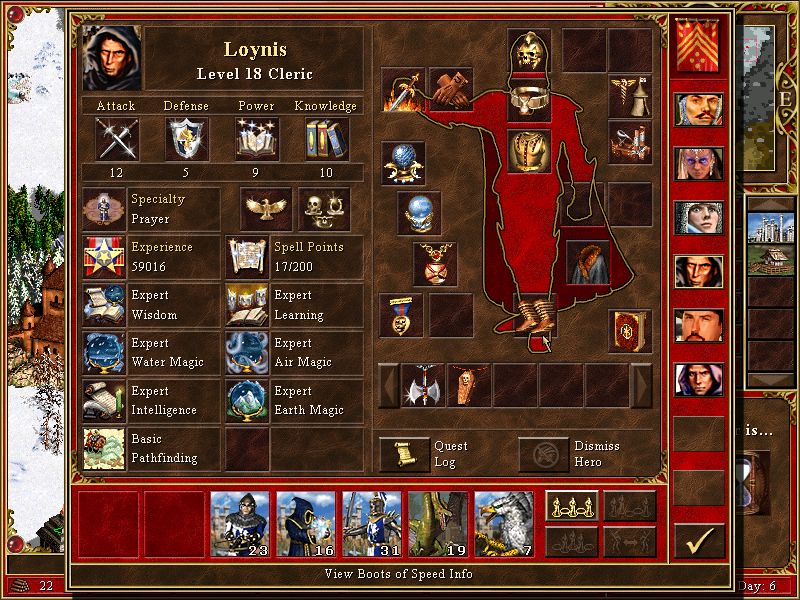View the Boots of Speed artifact
The height and width of the screenshot is (600, 800).
pyautogui.click(x=529, y=317)
